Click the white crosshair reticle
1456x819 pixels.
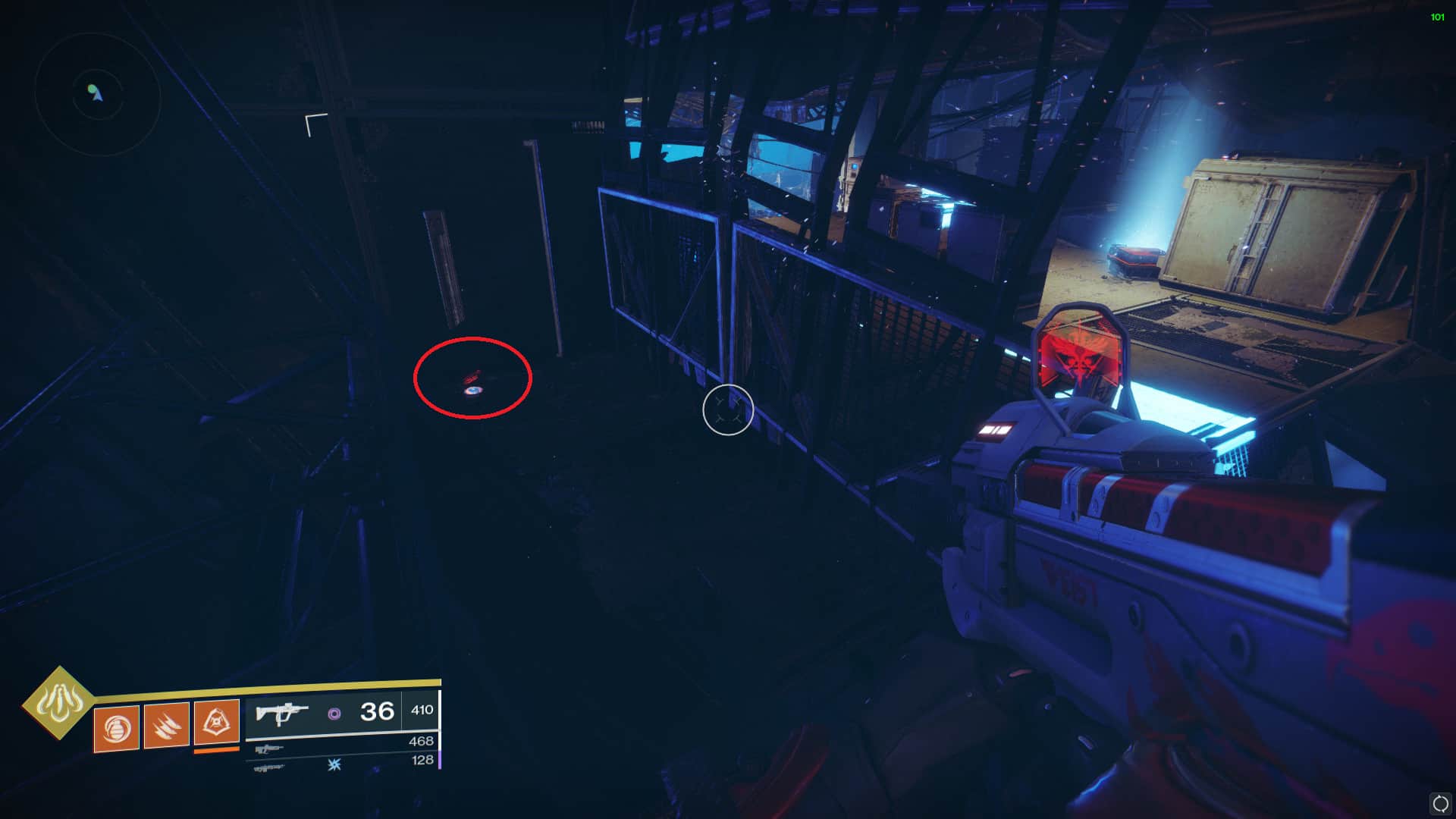pos(729,410)
